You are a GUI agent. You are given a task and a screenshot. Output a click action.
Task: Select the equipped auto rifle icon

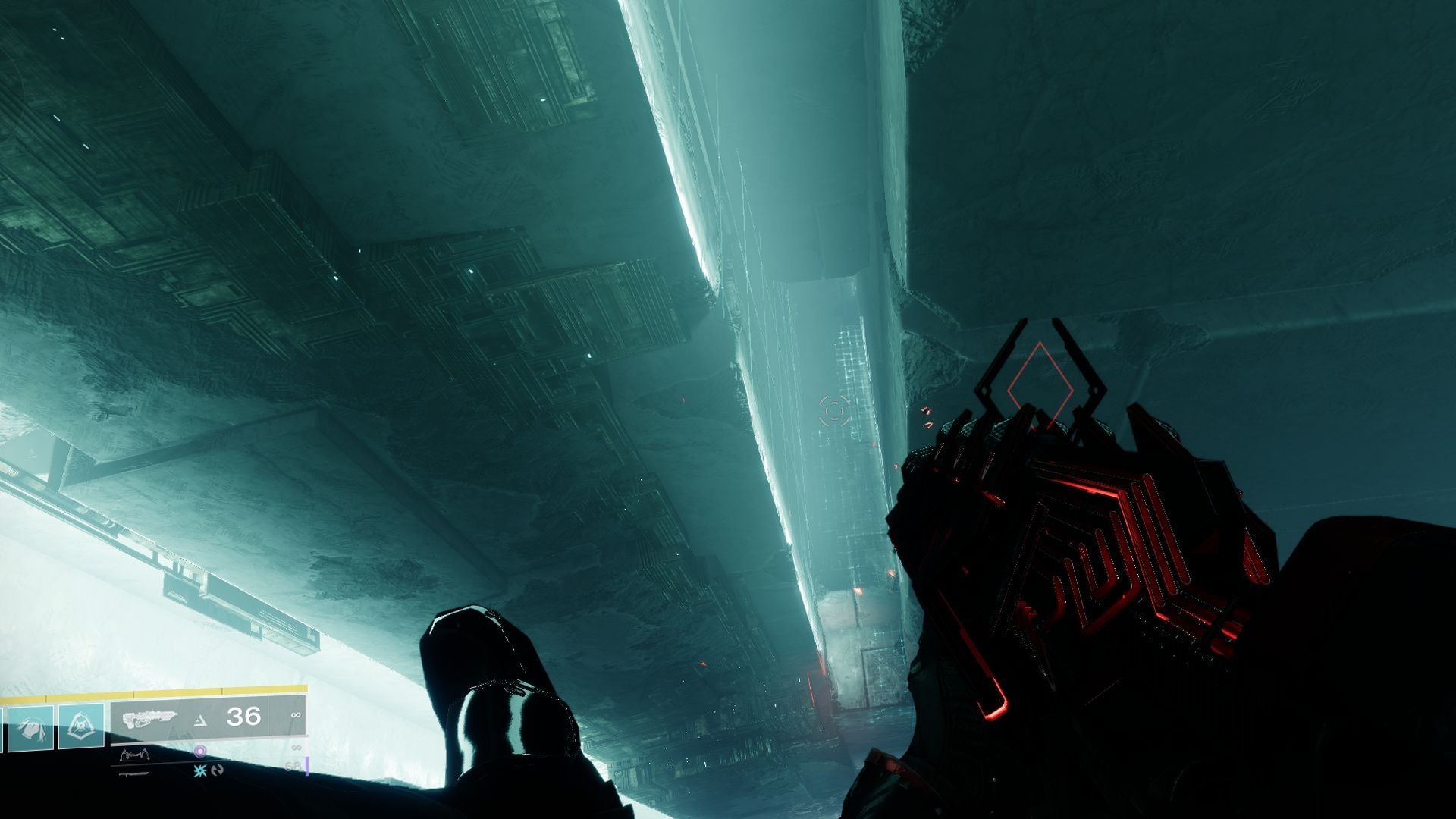click(149, 718)
